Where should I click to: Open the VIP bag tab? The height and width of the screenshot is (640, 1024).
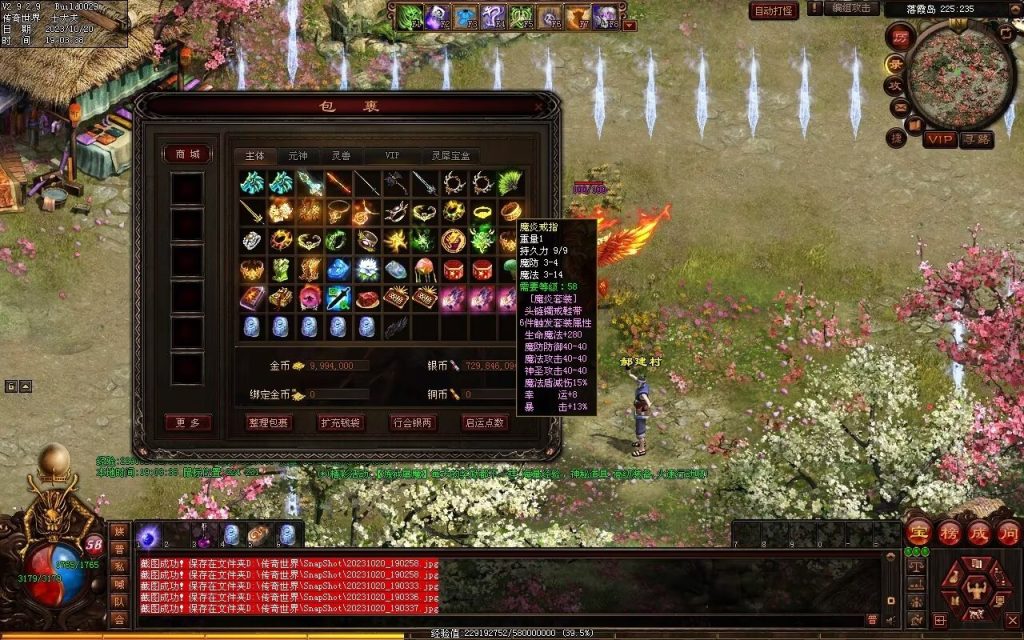pos(392,156)
